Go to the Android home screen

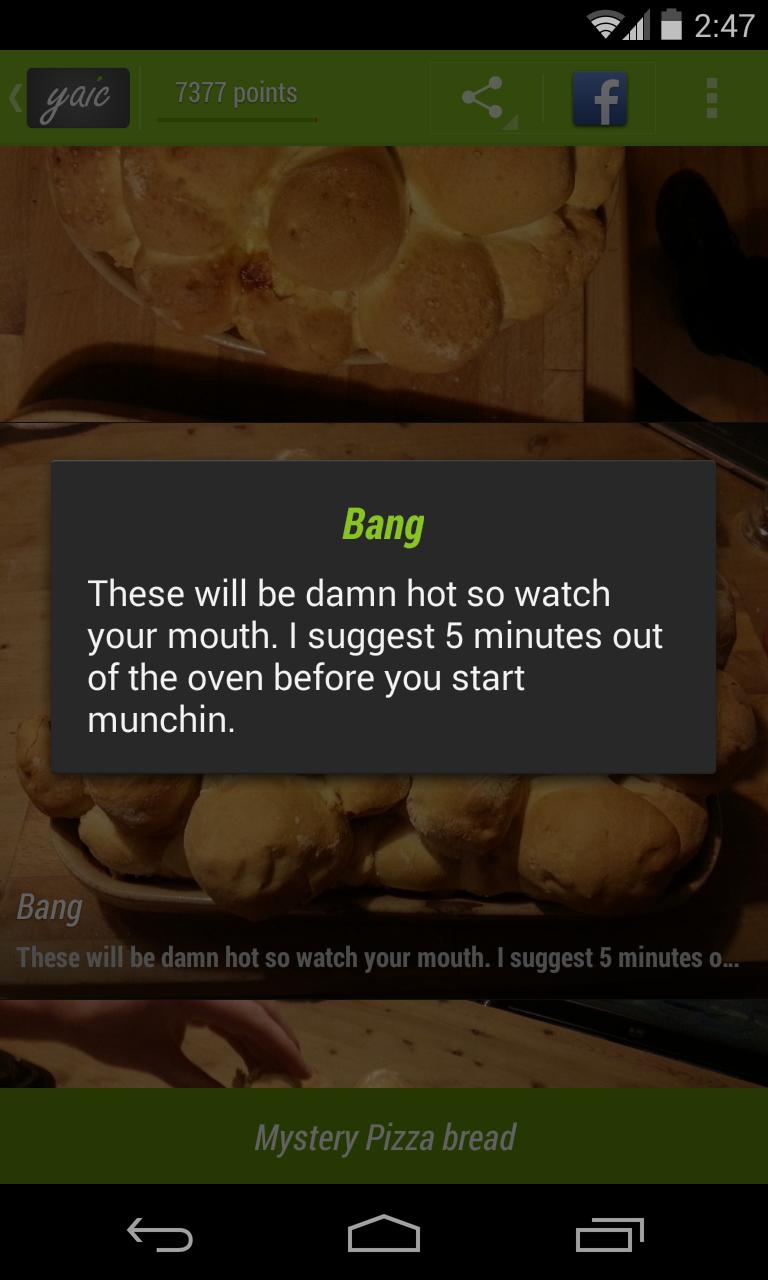pyautogui.click(x=384, y=1234)
